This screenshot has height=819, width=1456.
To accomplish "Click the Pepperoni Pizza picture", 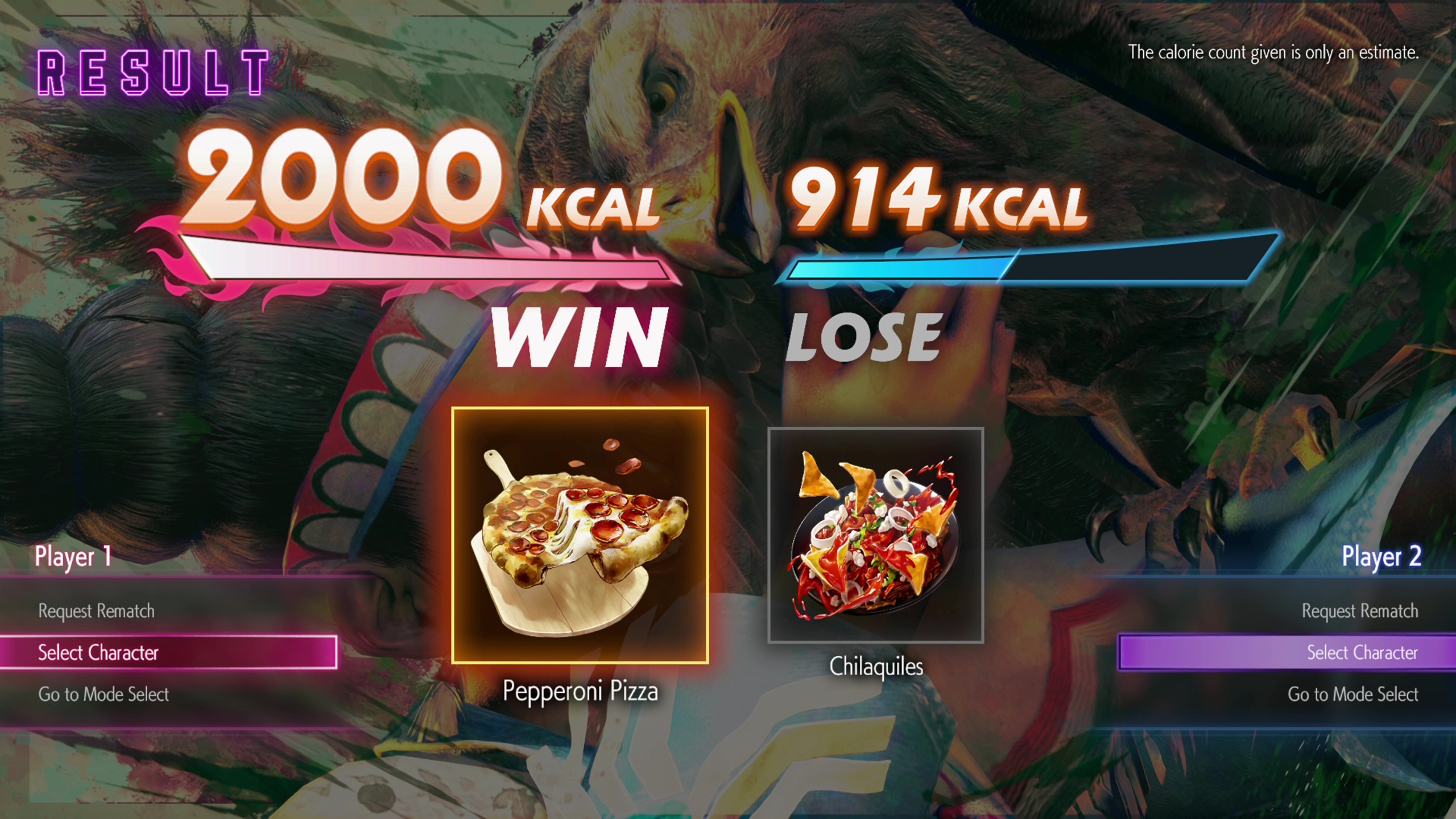I will point(580,535).
